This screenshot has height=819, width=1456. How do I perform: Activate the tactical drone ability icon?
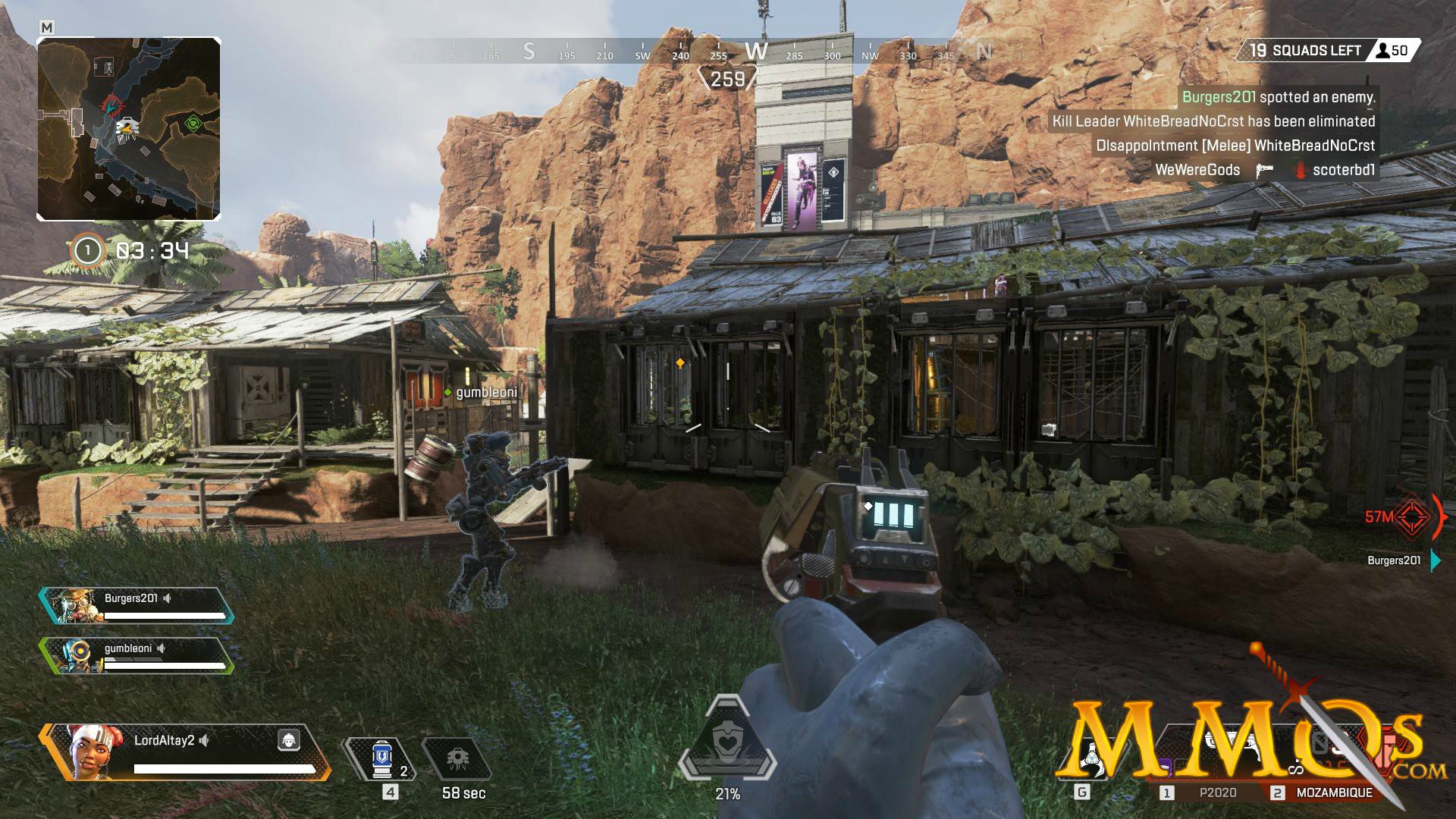457,759
